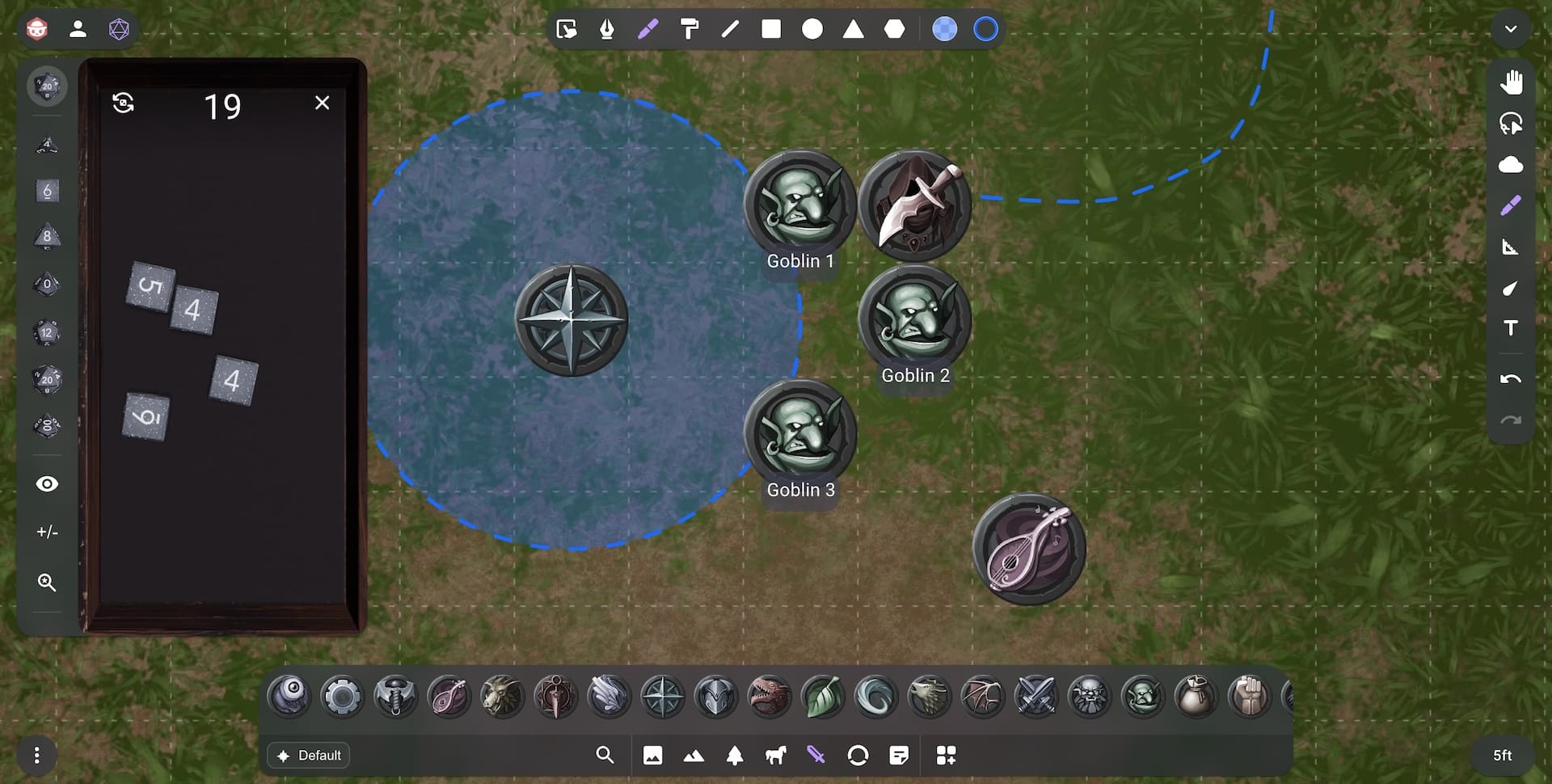Select the Line drawing tool
The height and width of the screenshot is (784, 1552).
[730, 29]
